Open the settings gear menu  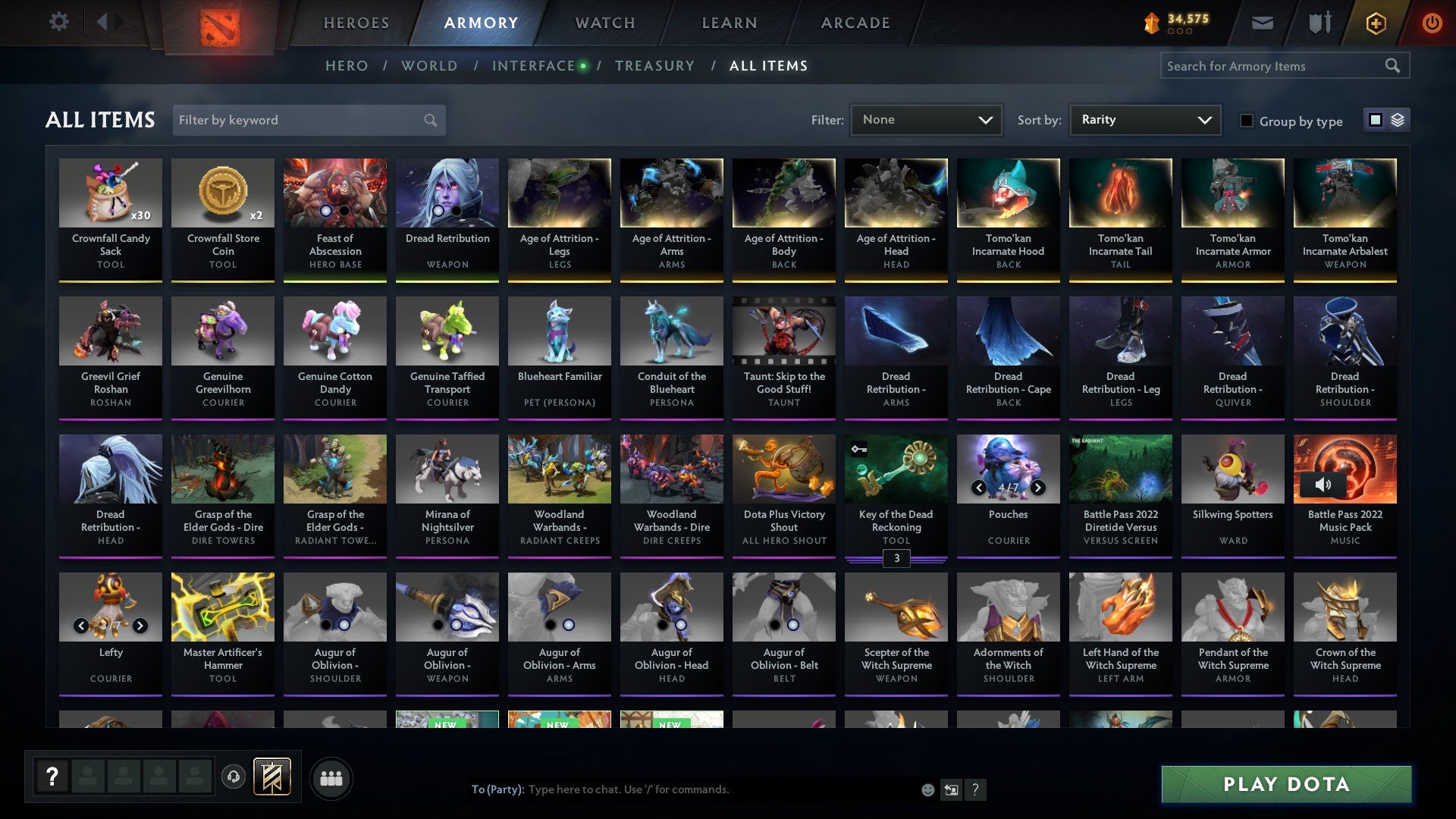[x=58, y=22]
